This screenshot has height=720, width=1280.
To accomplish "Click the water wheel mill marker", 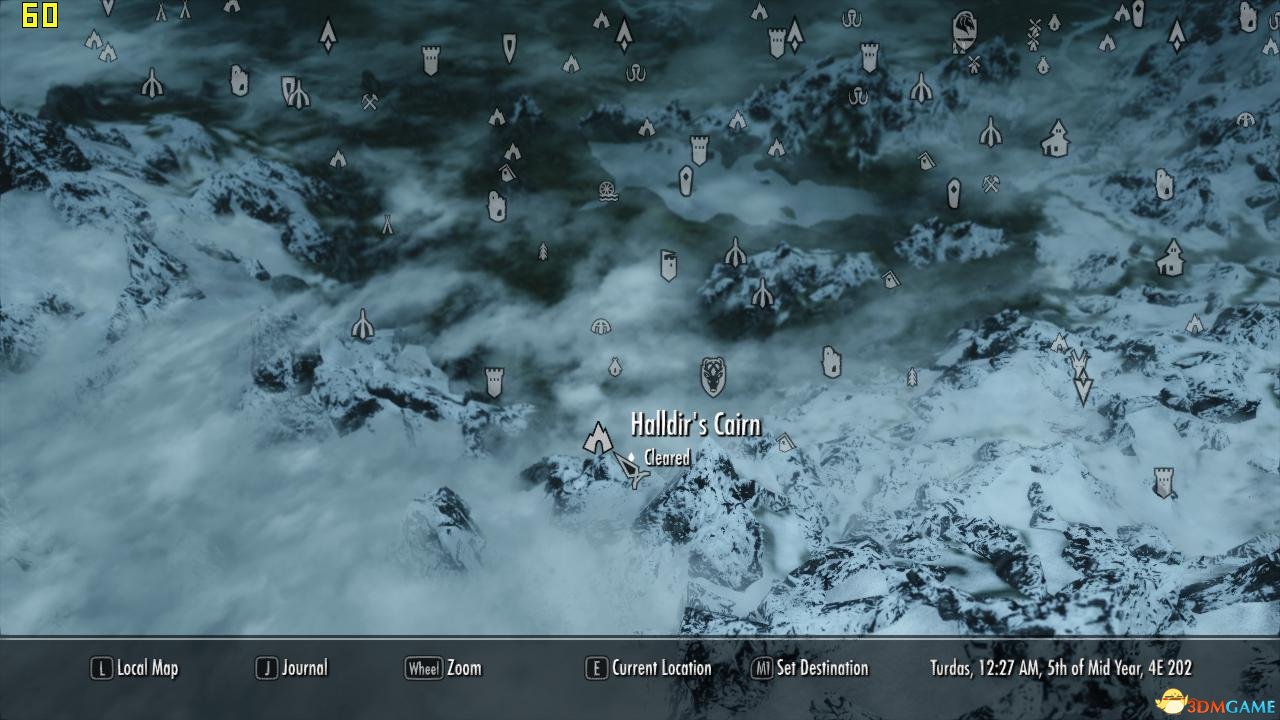I will click(x=606, y=190).
